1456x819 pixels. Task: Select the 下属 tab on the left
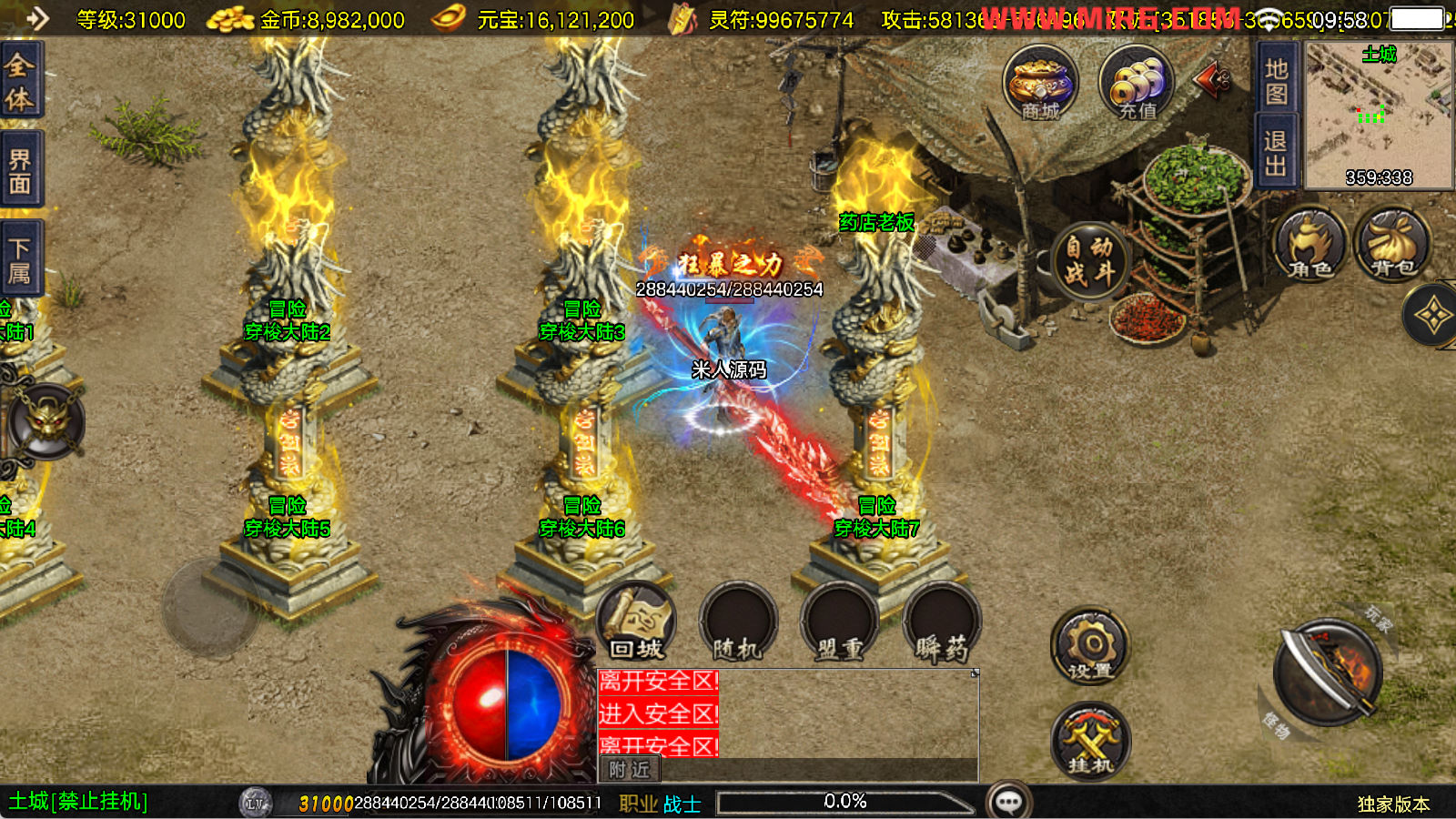[x=20, y=259]
